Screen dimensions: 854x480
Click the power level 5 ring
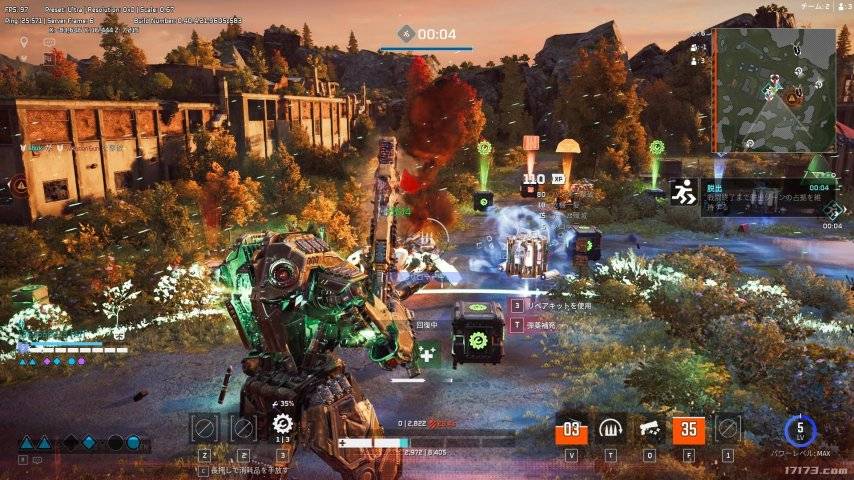pos(800,431)
